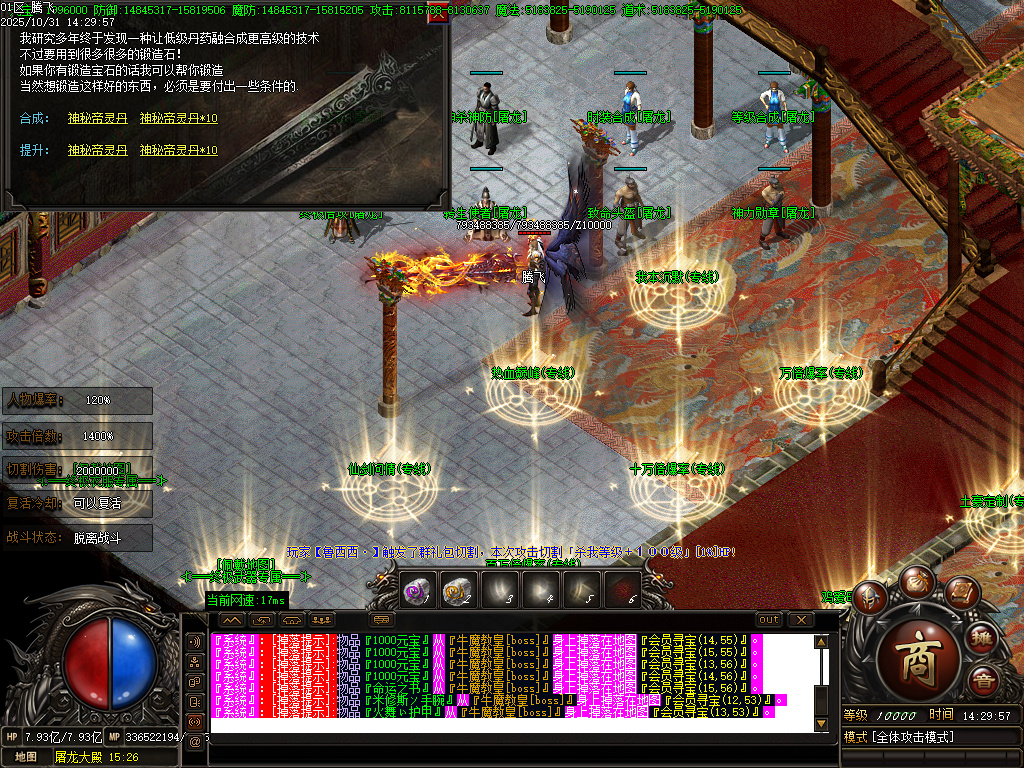Toggle sound with the round 音 button
This screenshot has height=768, width=1024.
(983, 680)
